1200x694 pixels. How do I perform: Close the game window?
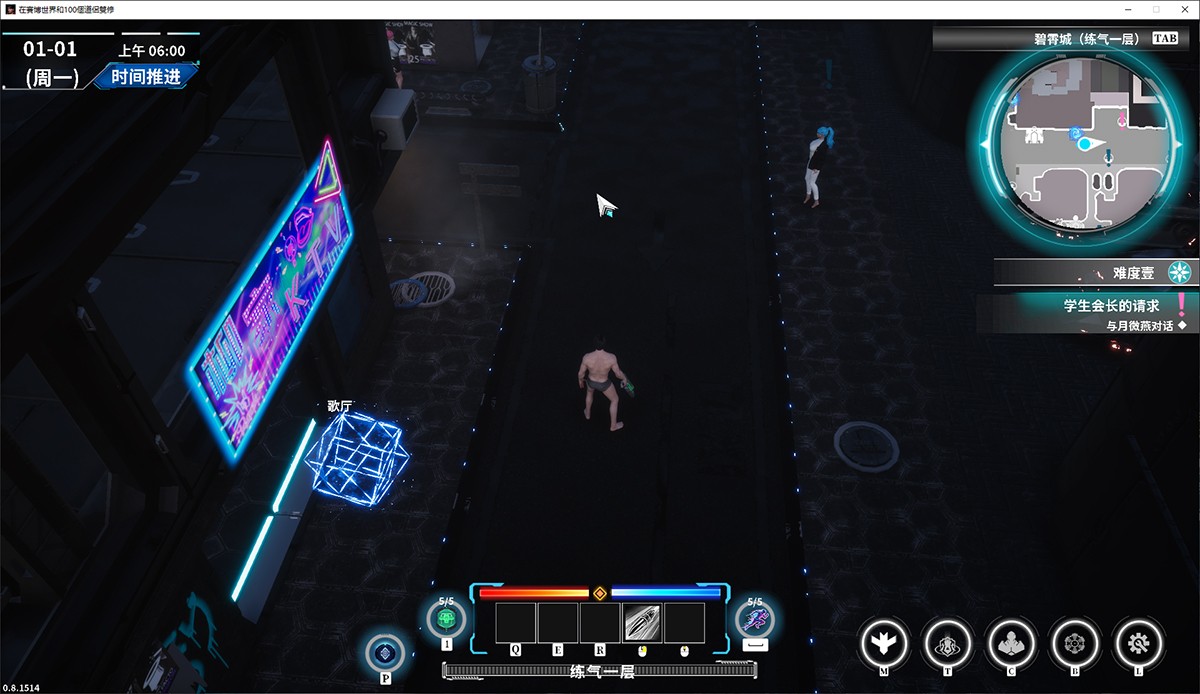1183,9
